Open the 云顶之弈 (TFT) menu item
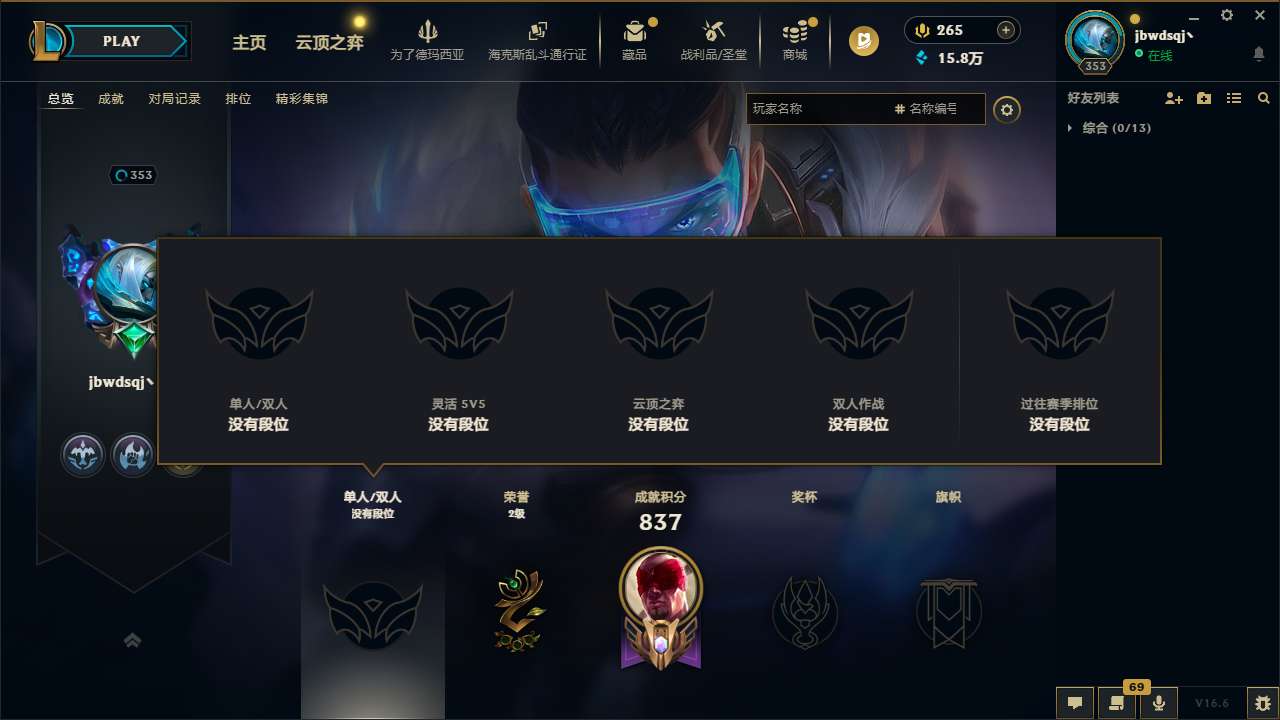The height and width of the screenshot is (720, 1280). tap(328, 44)
